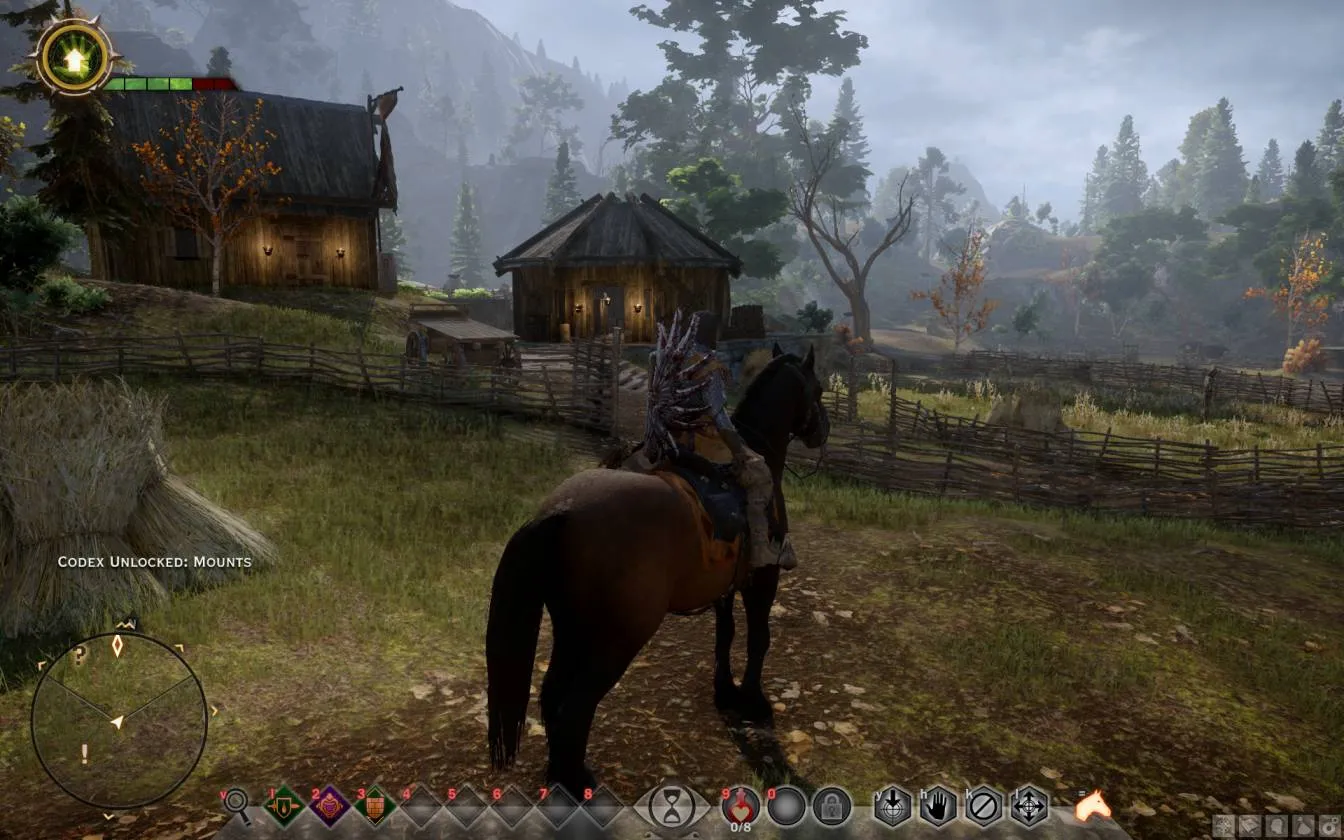Image resolution: width=1344 pixels, height=840 pixels.
Task: Open the hourglass tactical camera button
Action: [672, 805]
